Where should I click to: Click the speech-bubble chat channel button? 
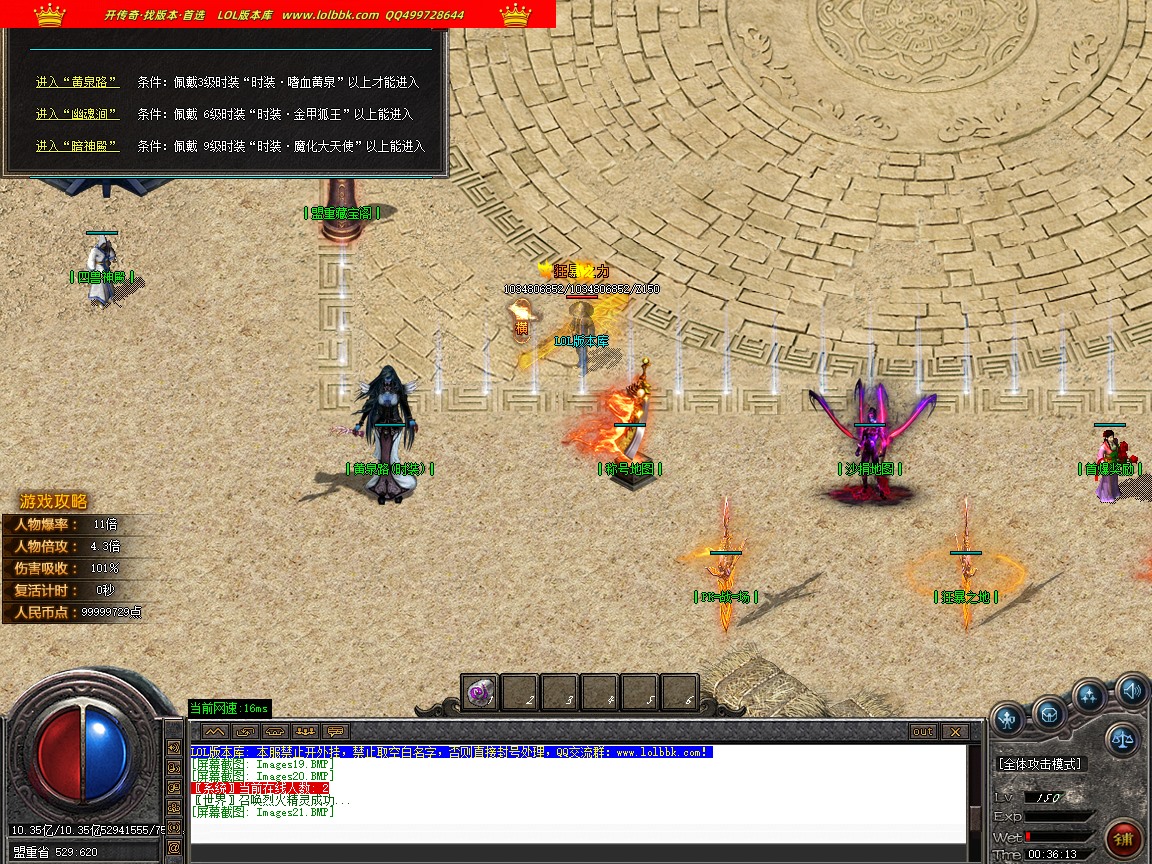(335, 731)
